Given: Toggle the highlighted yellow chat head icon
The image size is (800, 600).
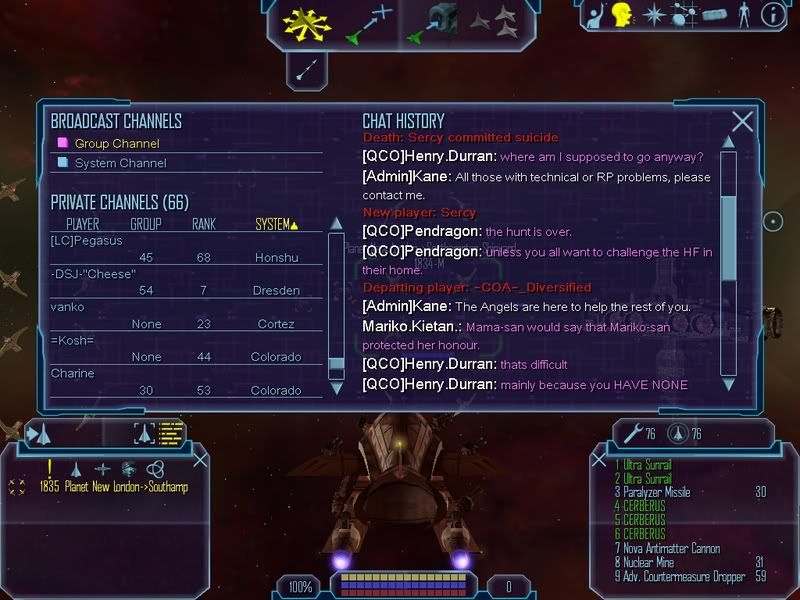Looking at the screenshot, I should click(623, 15).
